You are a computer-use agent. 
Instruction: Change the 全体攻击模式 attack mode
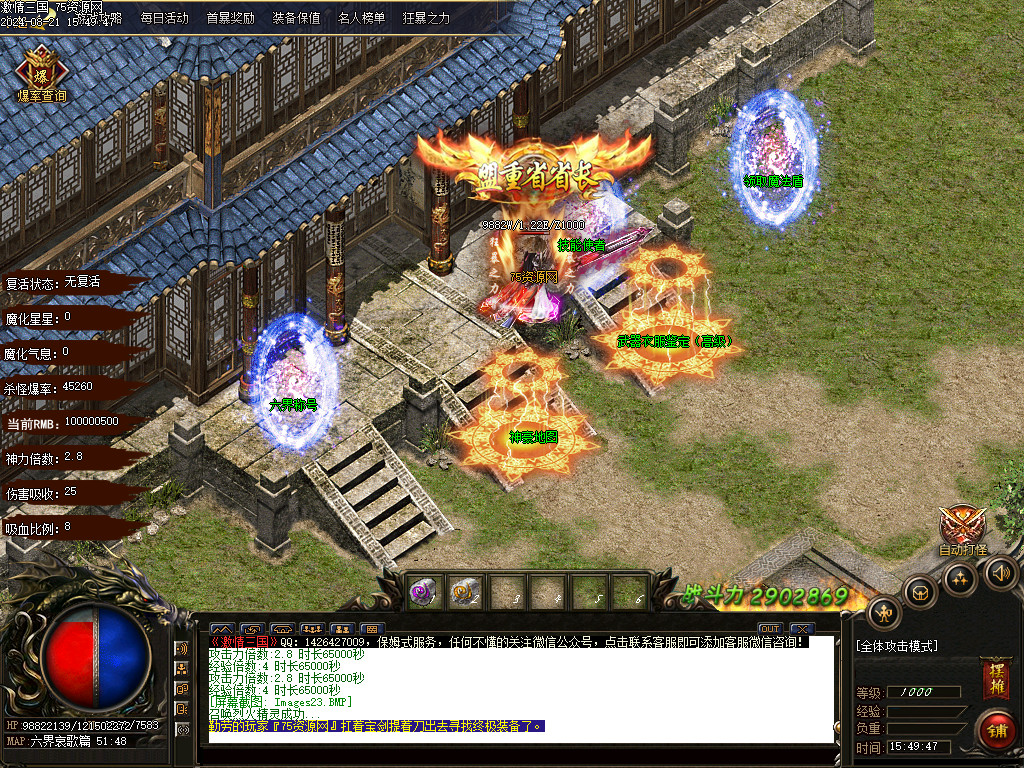pyautogui.click(x=898, y=647)
